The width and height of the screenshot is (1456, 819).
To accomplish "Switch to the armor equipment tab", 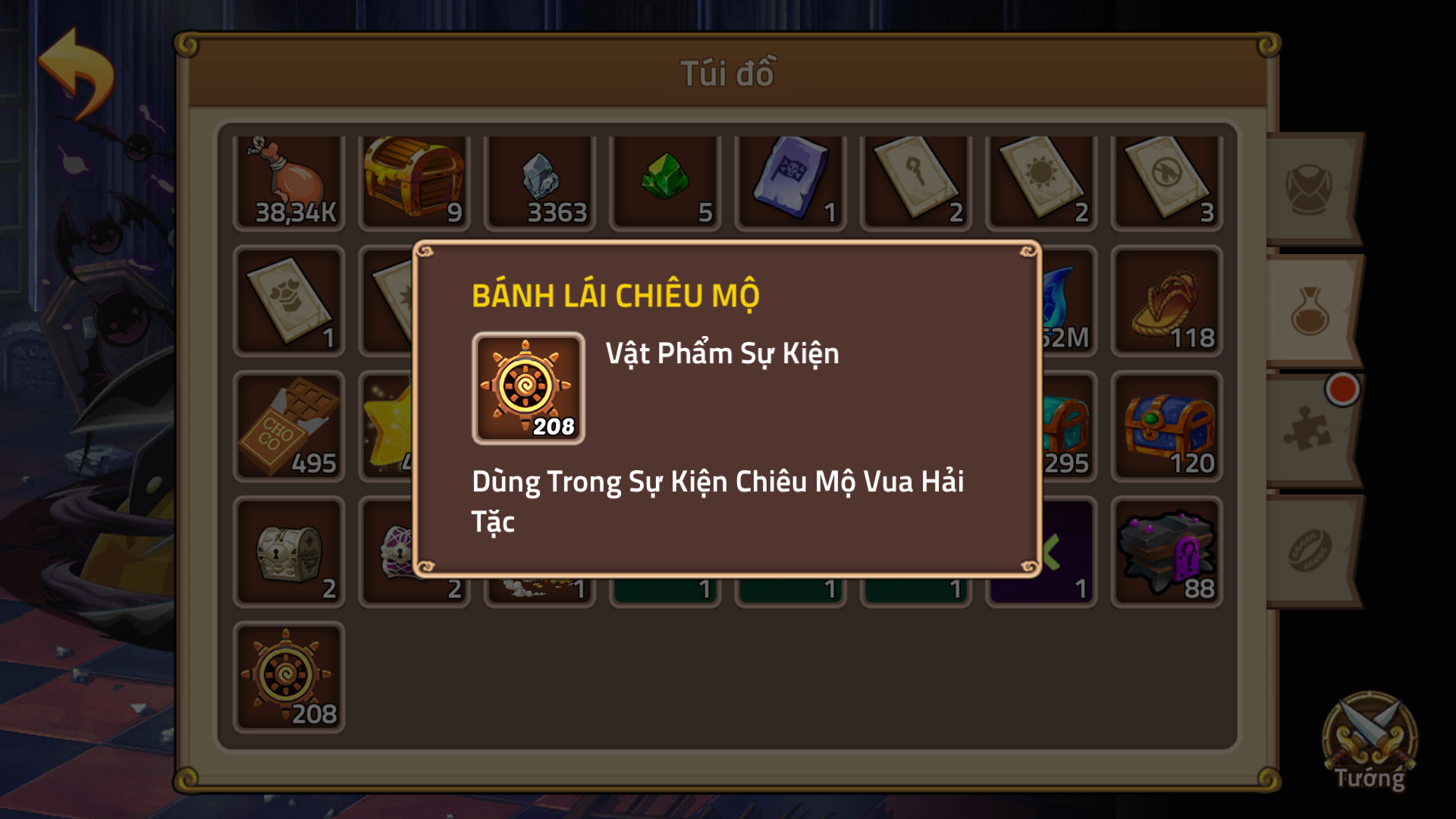I will tap(1310, 188).
